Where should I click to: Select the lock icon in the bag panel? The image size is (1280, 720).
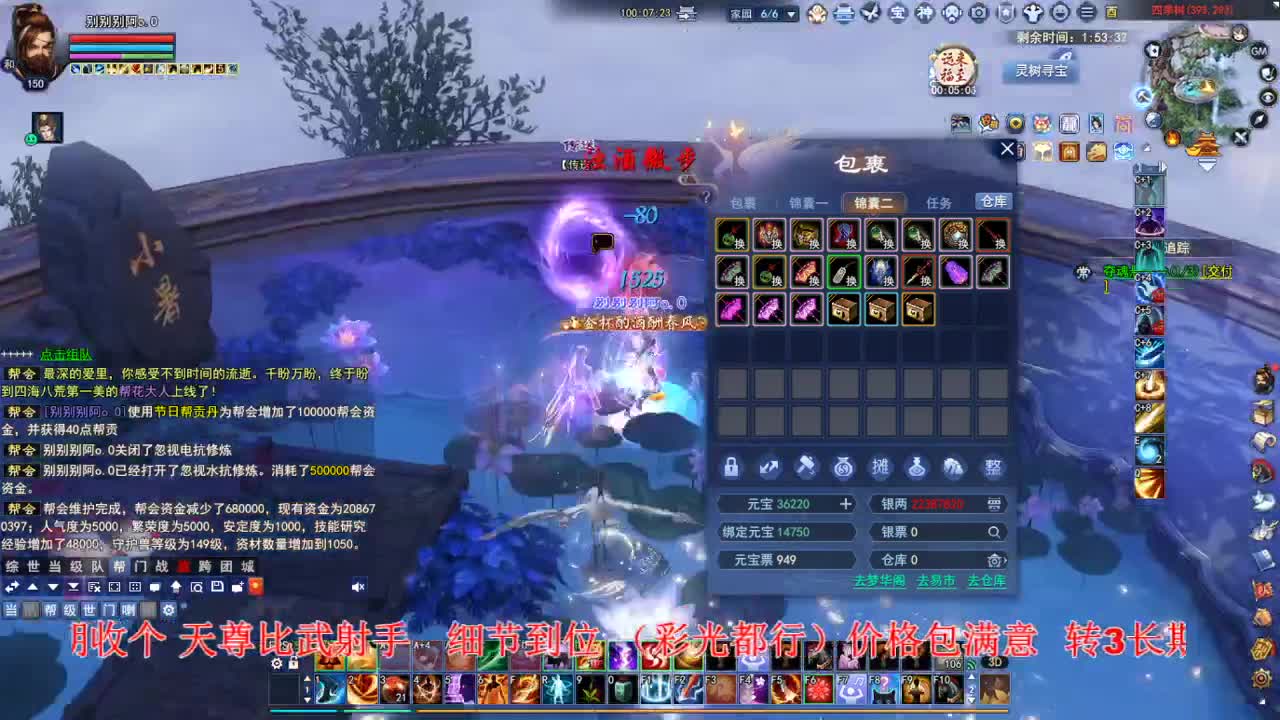coord(731,468)
